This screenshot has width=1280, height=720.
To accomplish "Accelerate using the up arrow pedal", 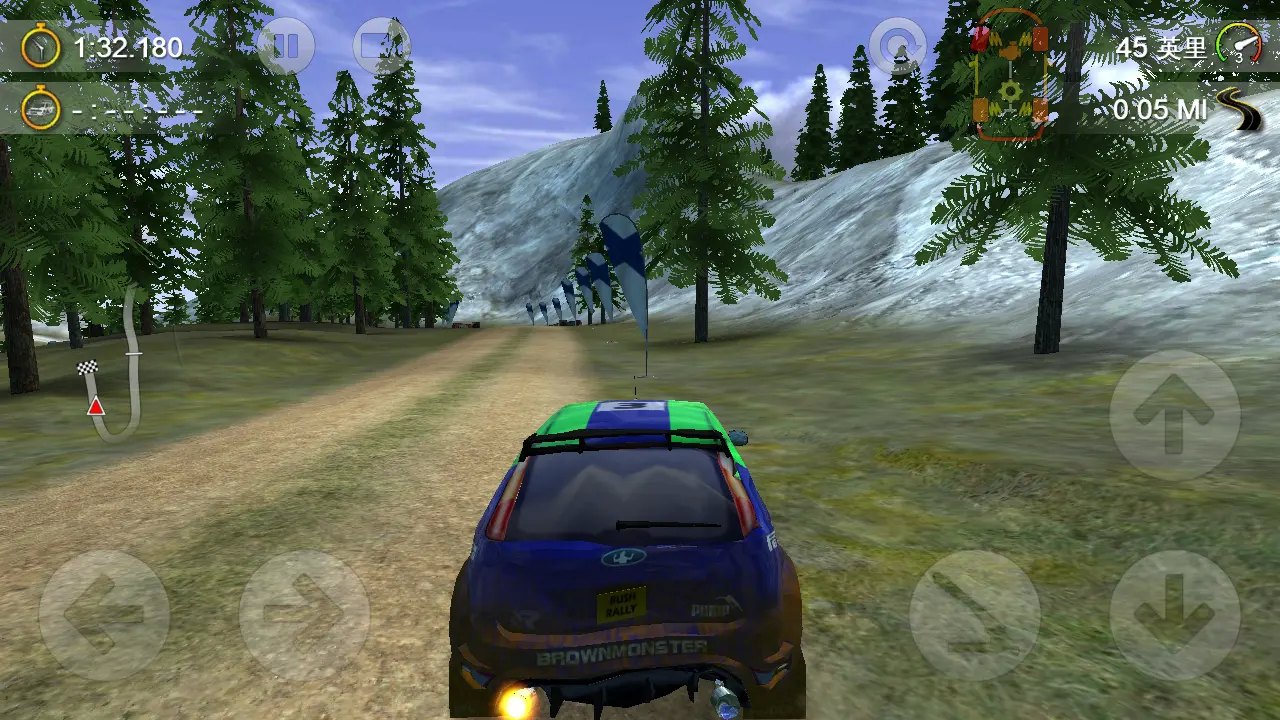I will pos(1174,414).
